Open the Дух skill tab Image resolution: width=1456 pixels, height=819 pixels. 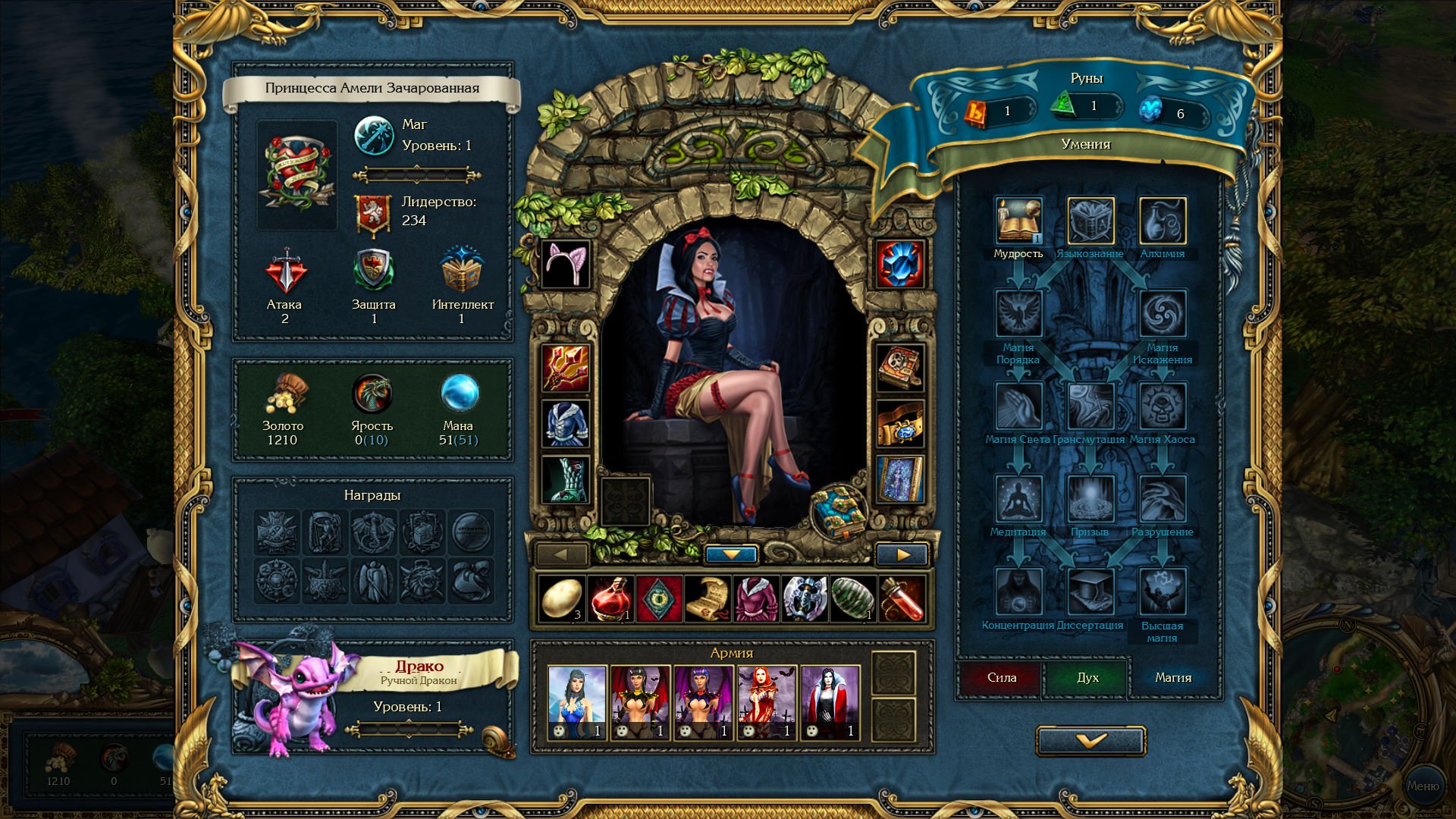(1087, 677)
